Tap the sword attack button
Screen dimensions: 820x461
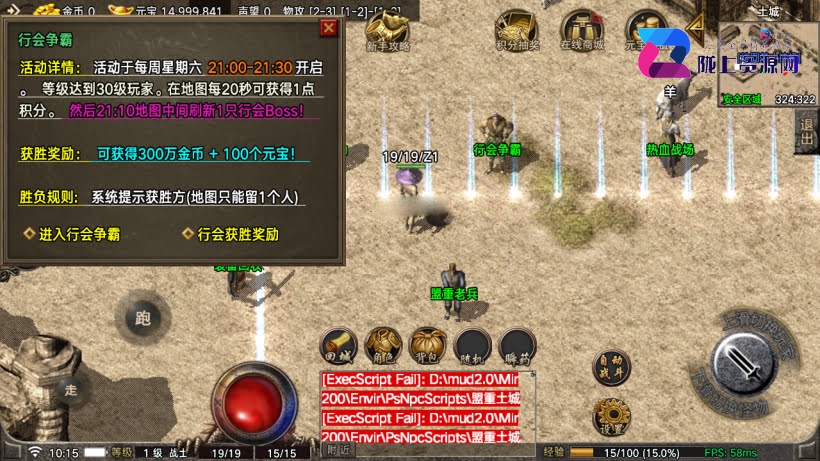tap(747, 363)
